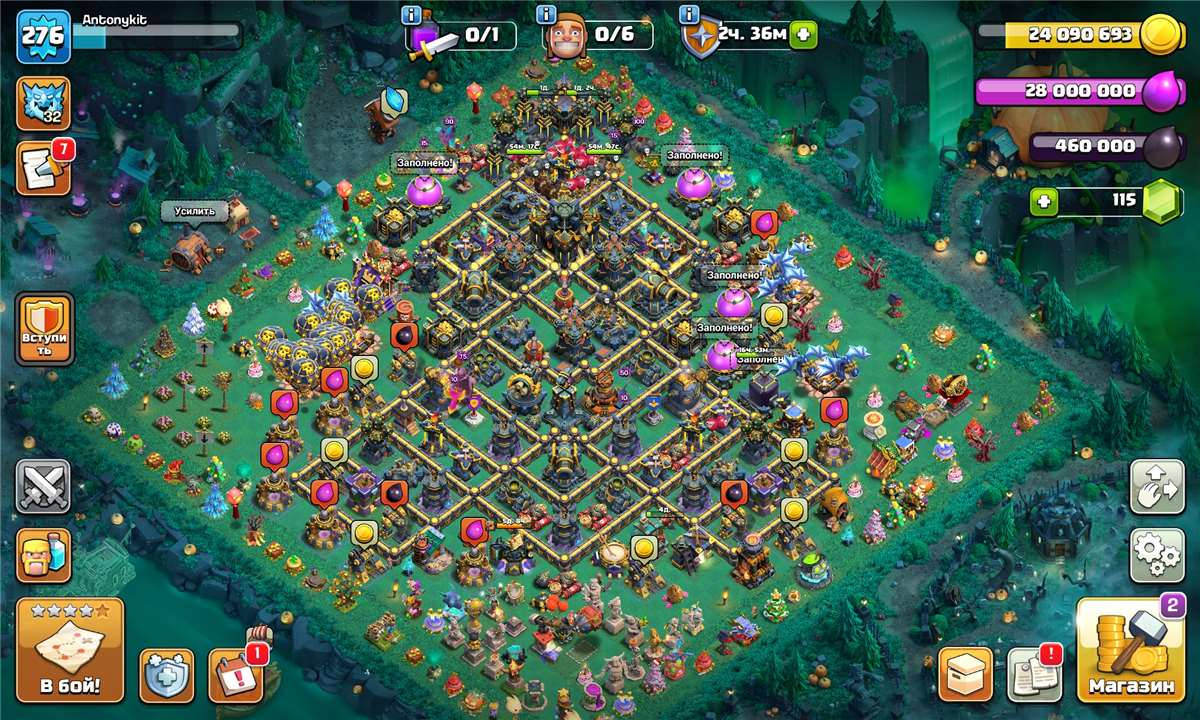Open the league badge showing 32
This screenshot has width=1200, height=720.
pos(43,104)
